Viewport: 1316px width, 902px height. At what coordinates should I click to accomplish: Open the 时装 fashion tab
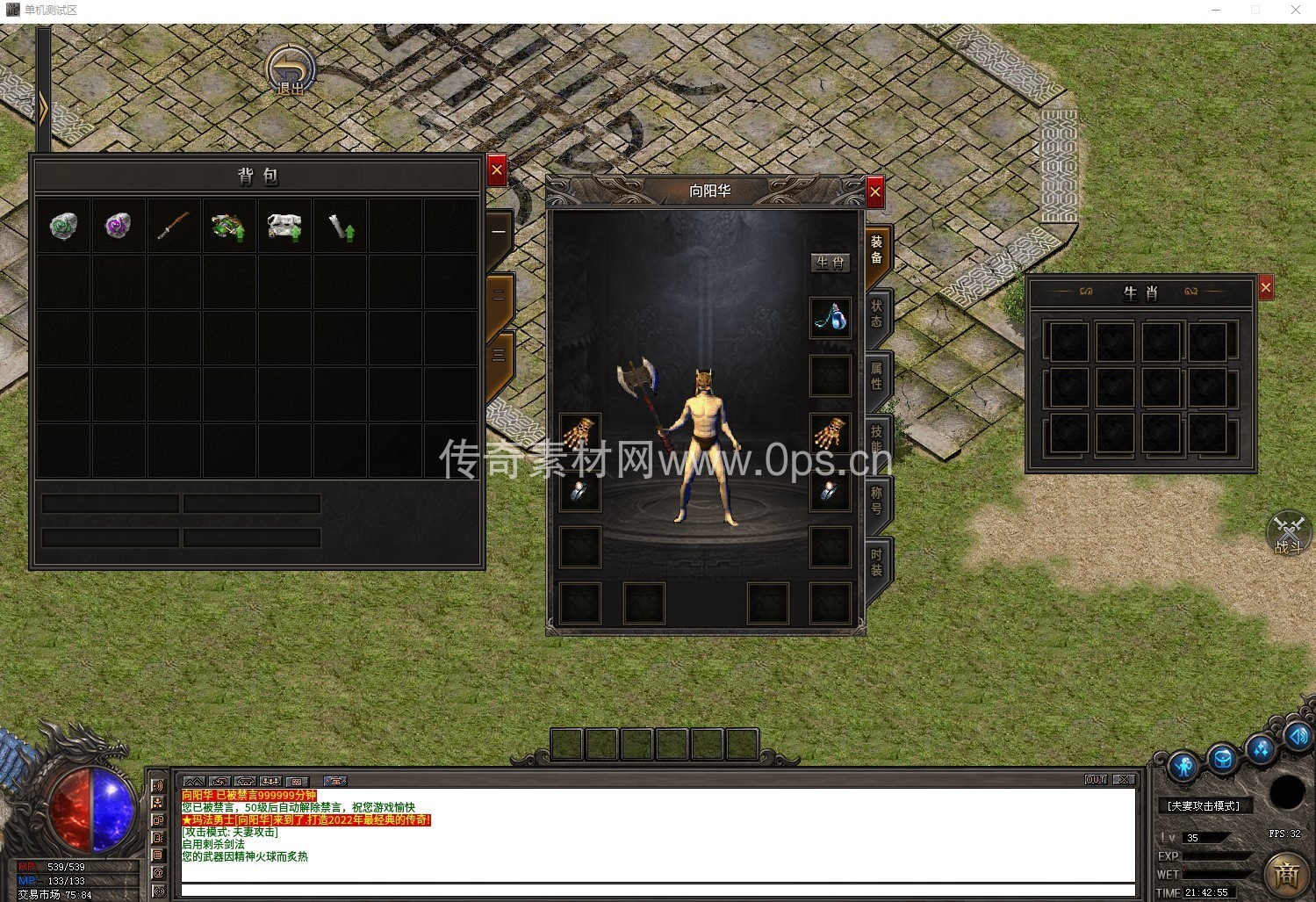coord(876,563)
